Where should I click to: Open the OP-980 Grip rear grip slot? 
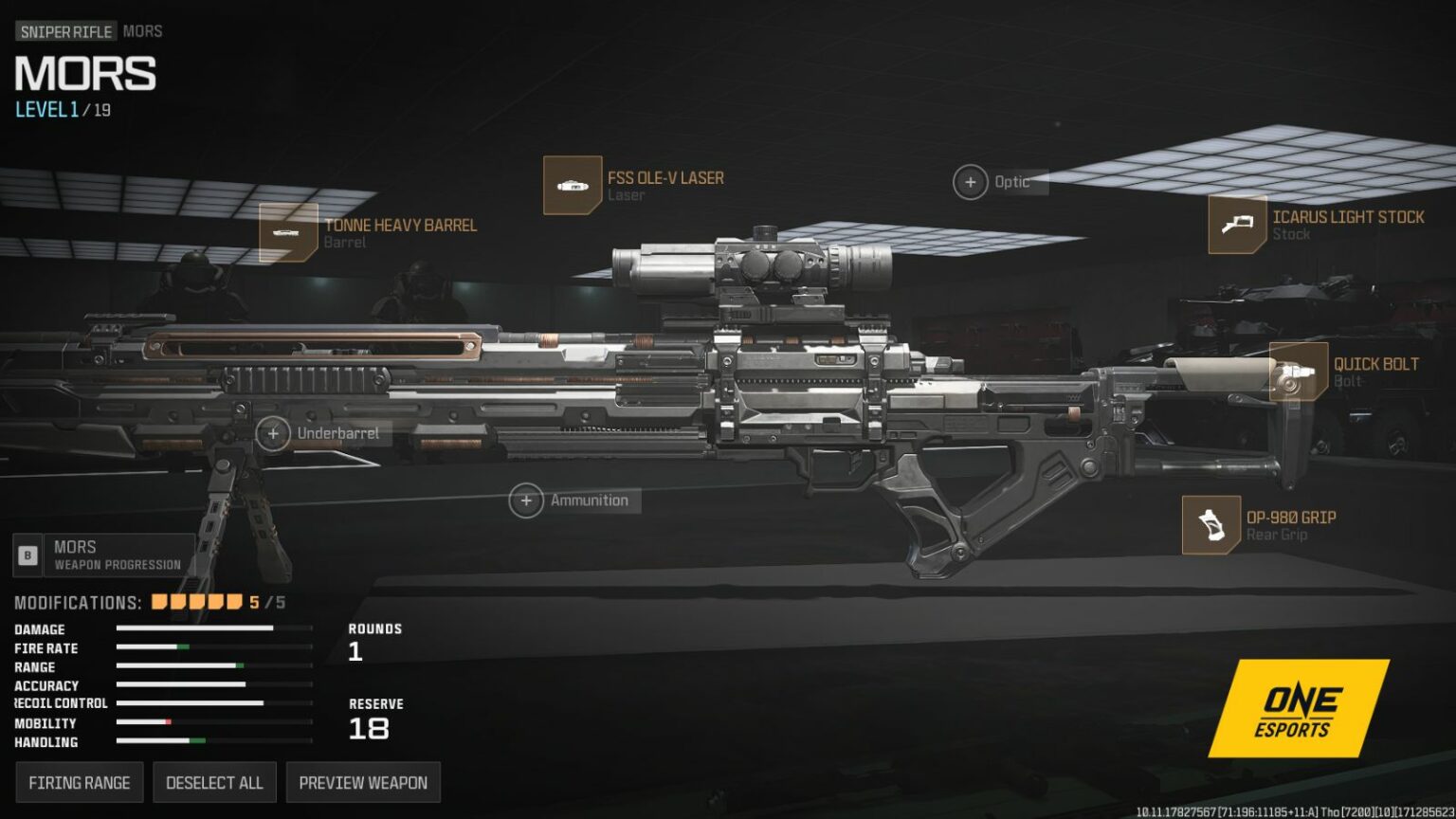(1210, 525)
